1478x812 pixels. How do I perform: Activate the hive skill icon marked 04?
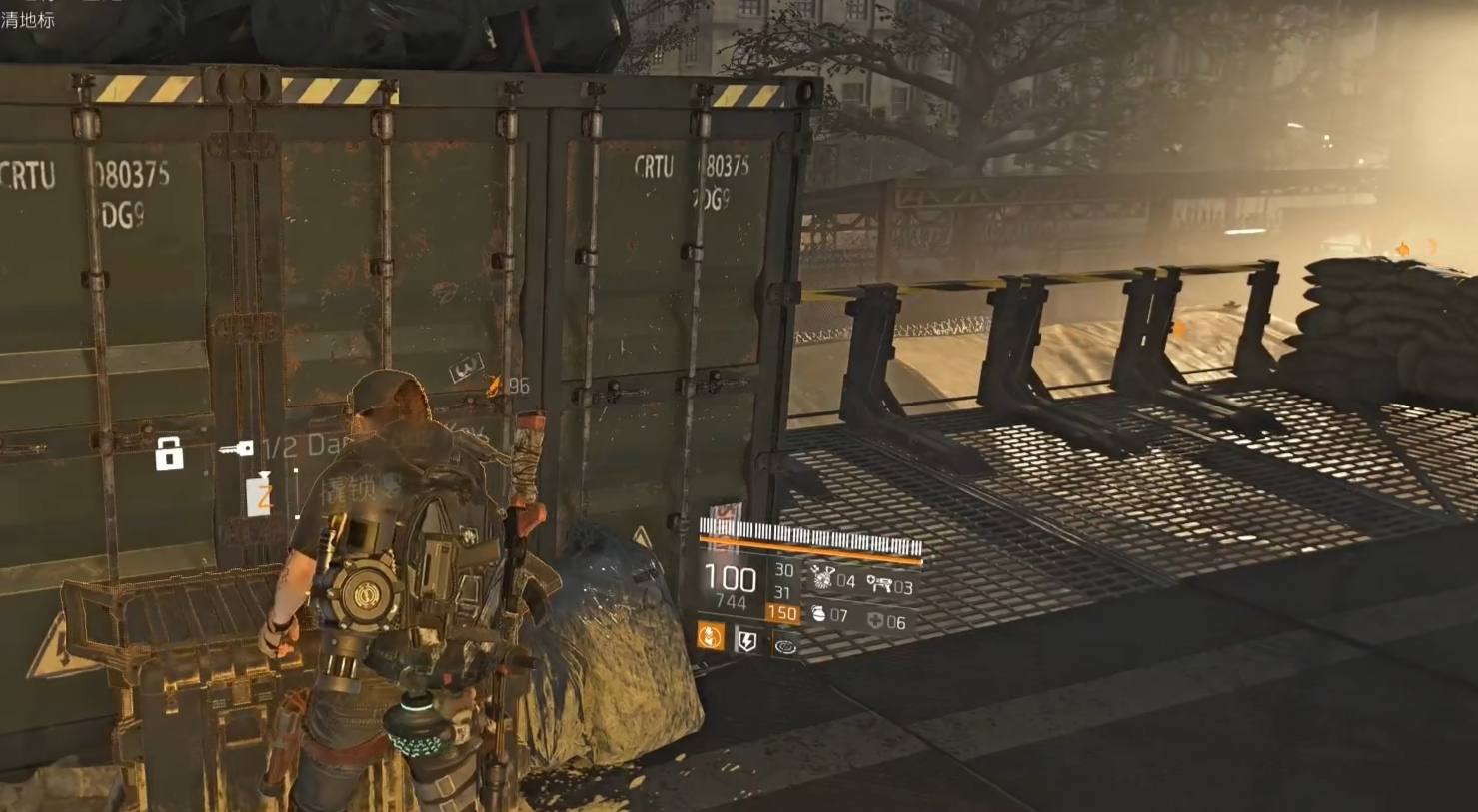[823, 577]
